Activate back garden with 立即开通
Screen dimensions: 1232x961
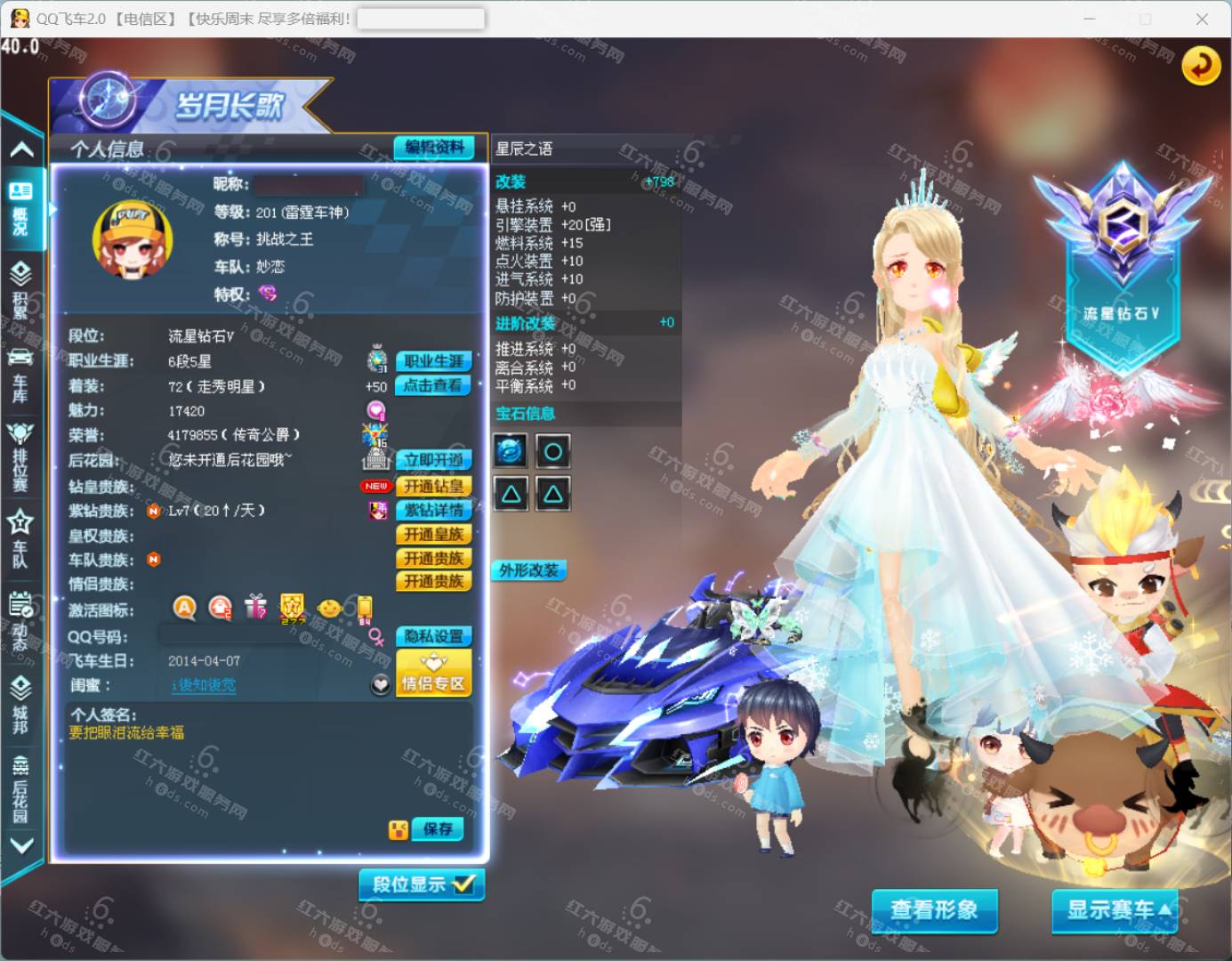coord(433,460)
